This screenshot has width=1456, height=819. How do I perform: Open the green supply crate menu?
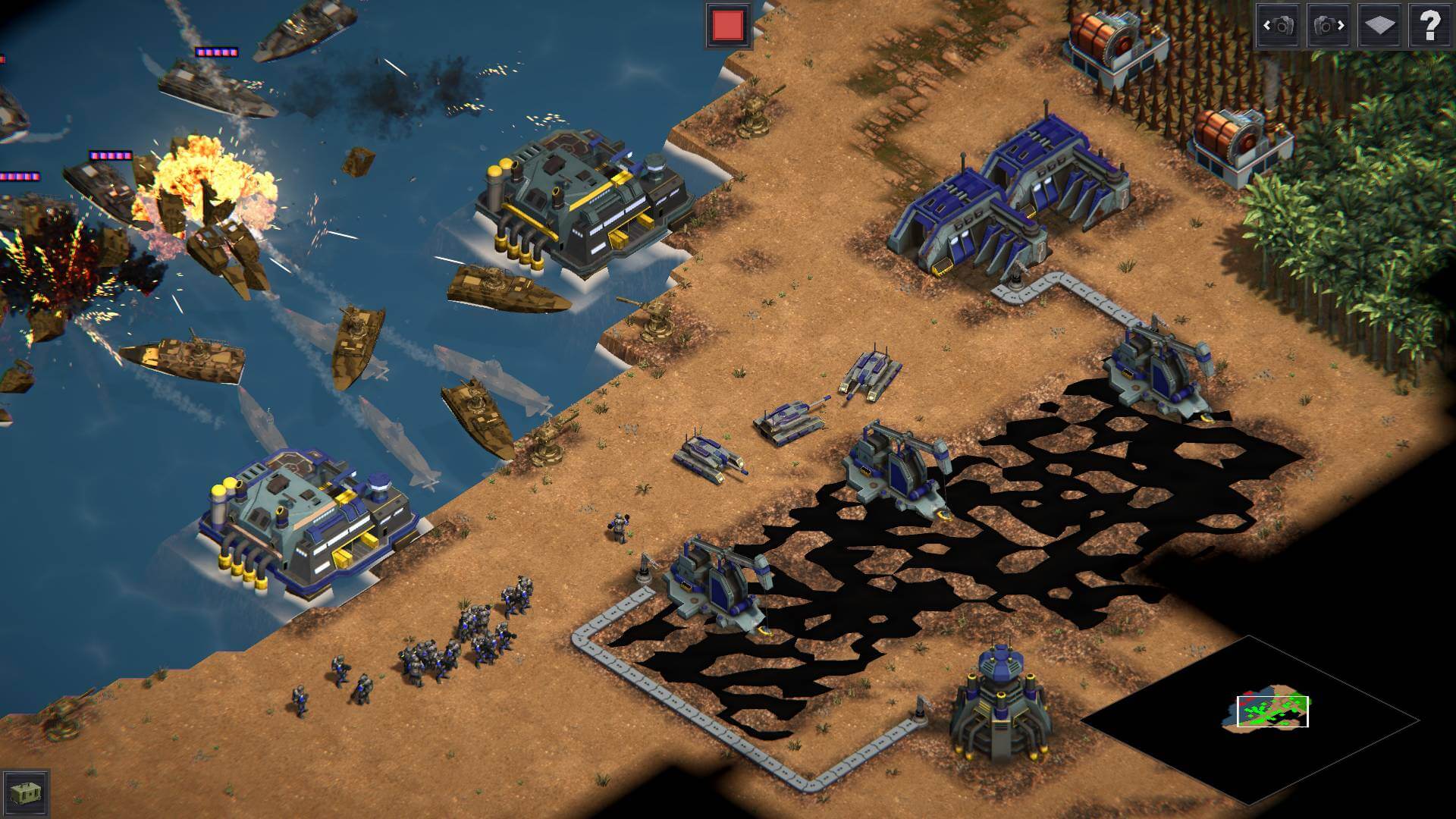(x=27, y=793)
